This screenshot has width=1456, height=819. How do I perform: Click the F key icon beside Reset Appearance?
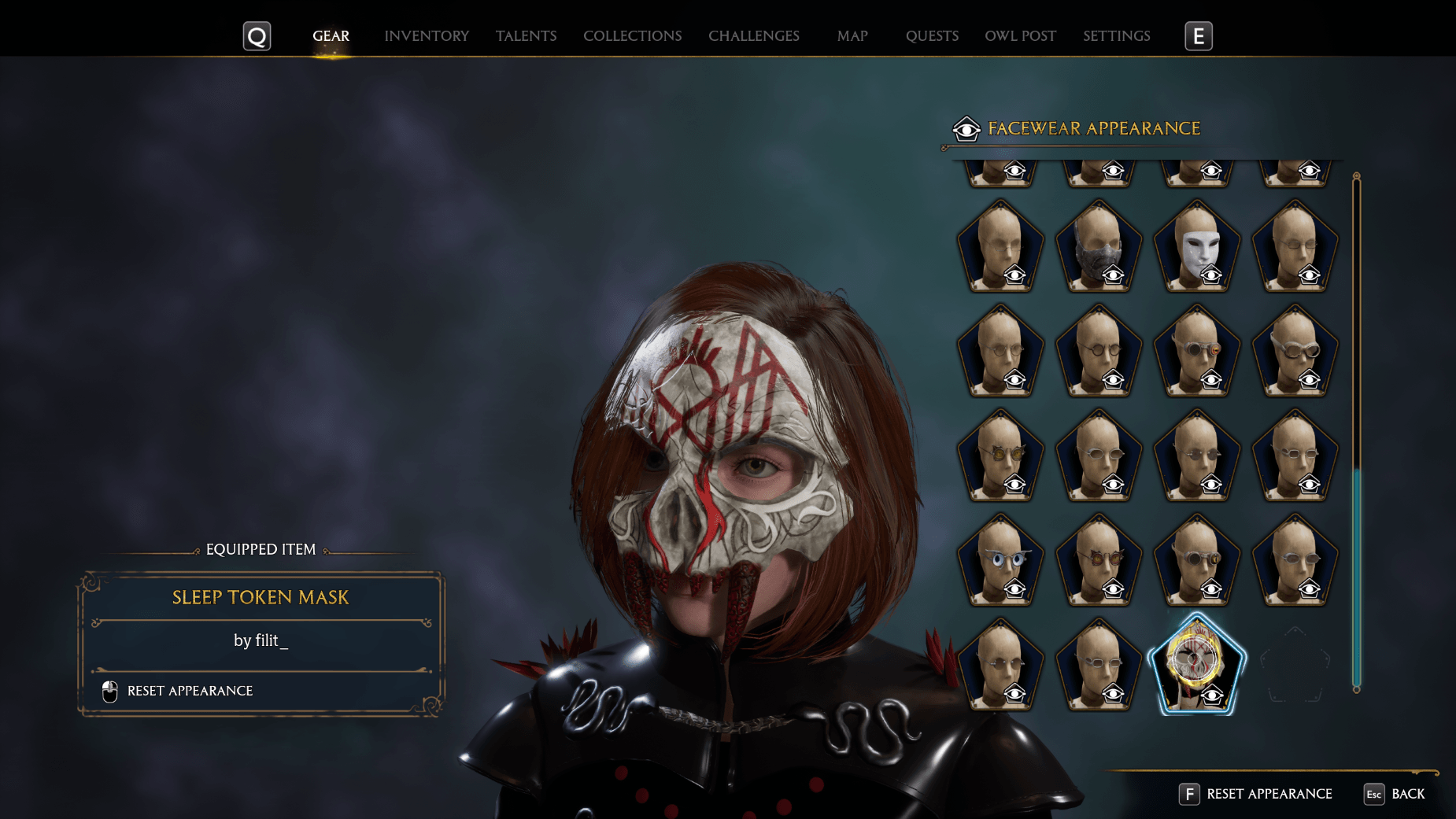[1188, 794]
